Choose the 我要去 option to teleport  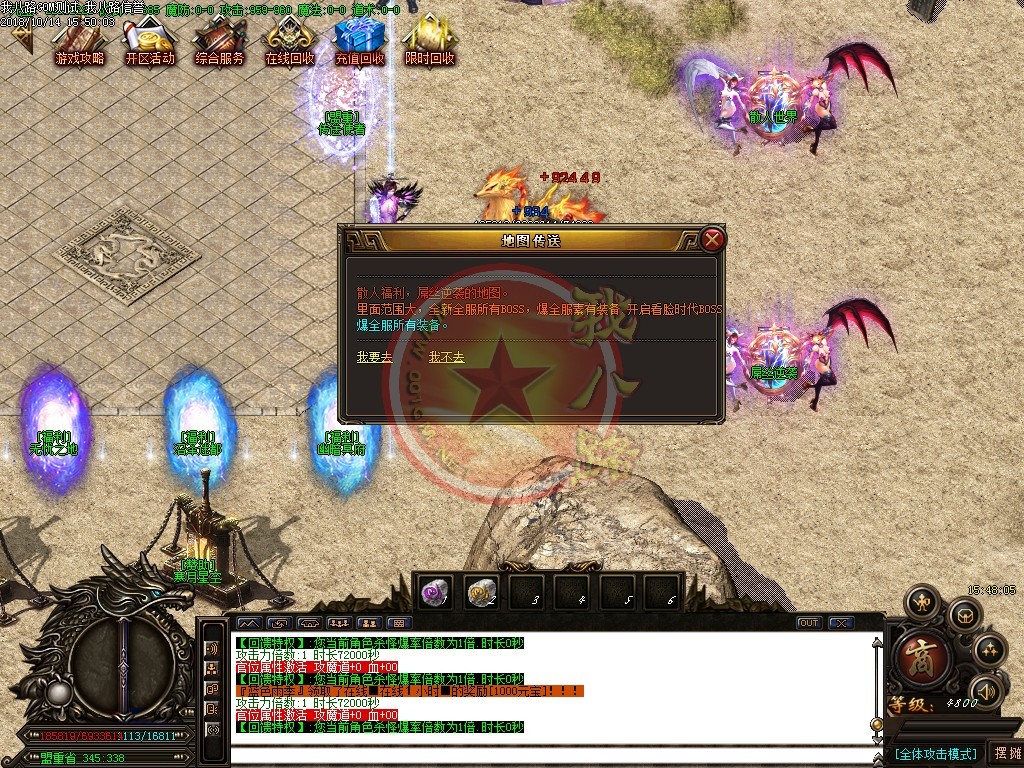(x=374, y=357)
